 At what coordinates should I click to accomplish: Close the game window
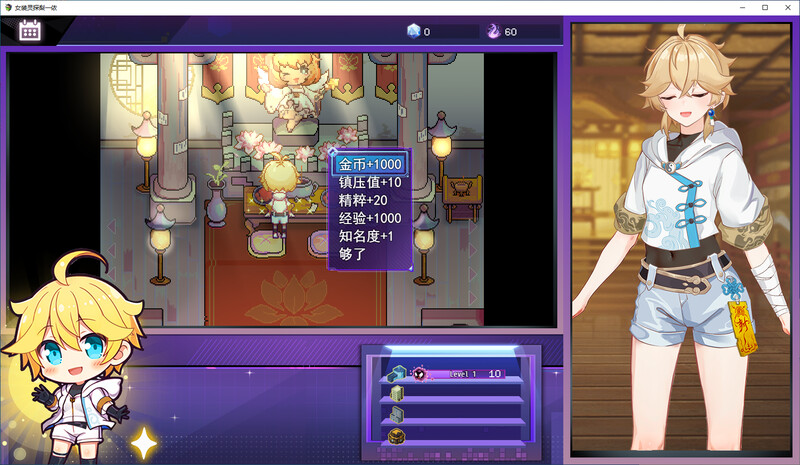(786, 7)
